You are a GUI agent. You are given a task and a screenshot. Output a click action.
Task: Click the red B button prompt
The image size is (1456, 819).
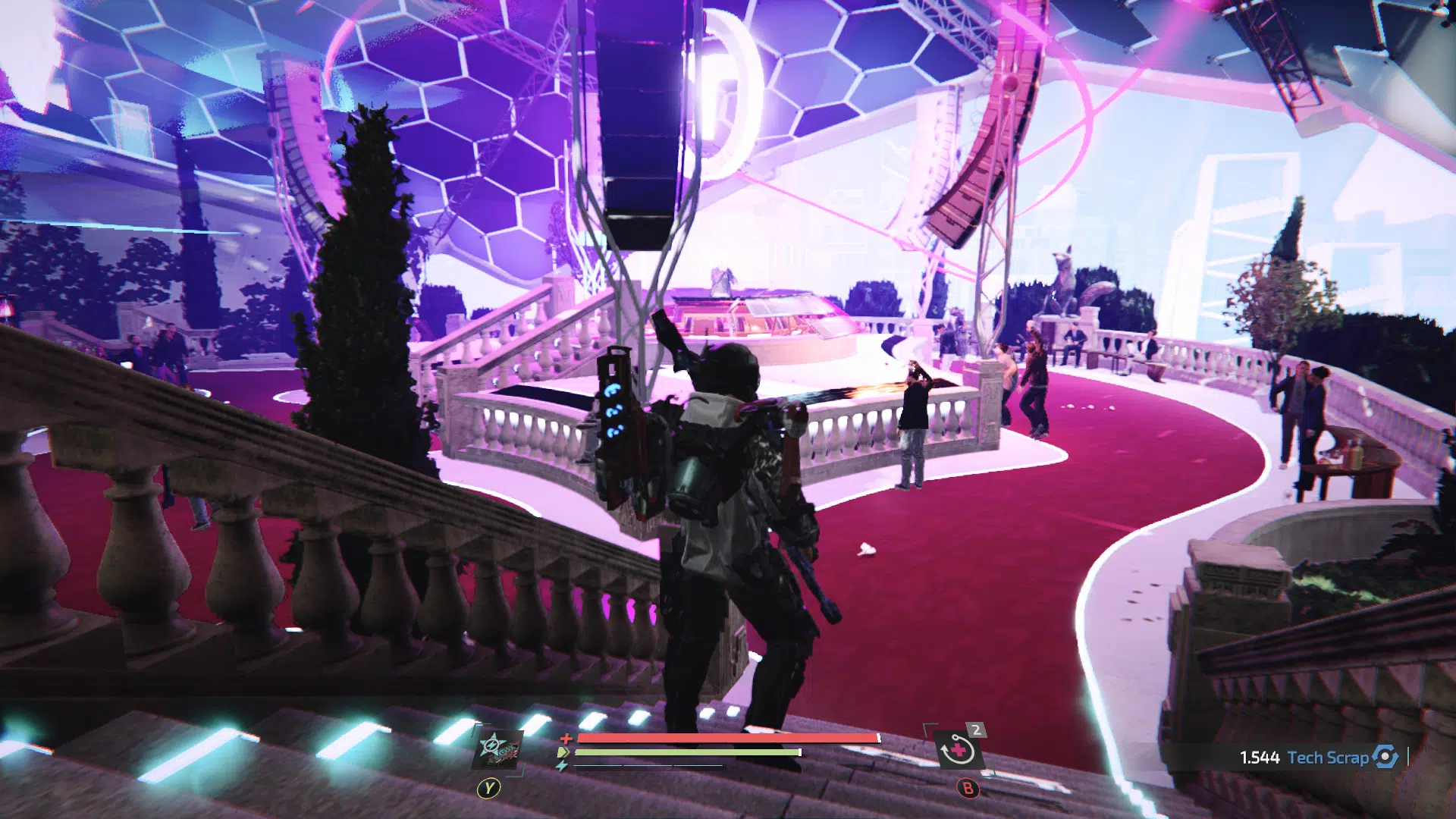967,789
